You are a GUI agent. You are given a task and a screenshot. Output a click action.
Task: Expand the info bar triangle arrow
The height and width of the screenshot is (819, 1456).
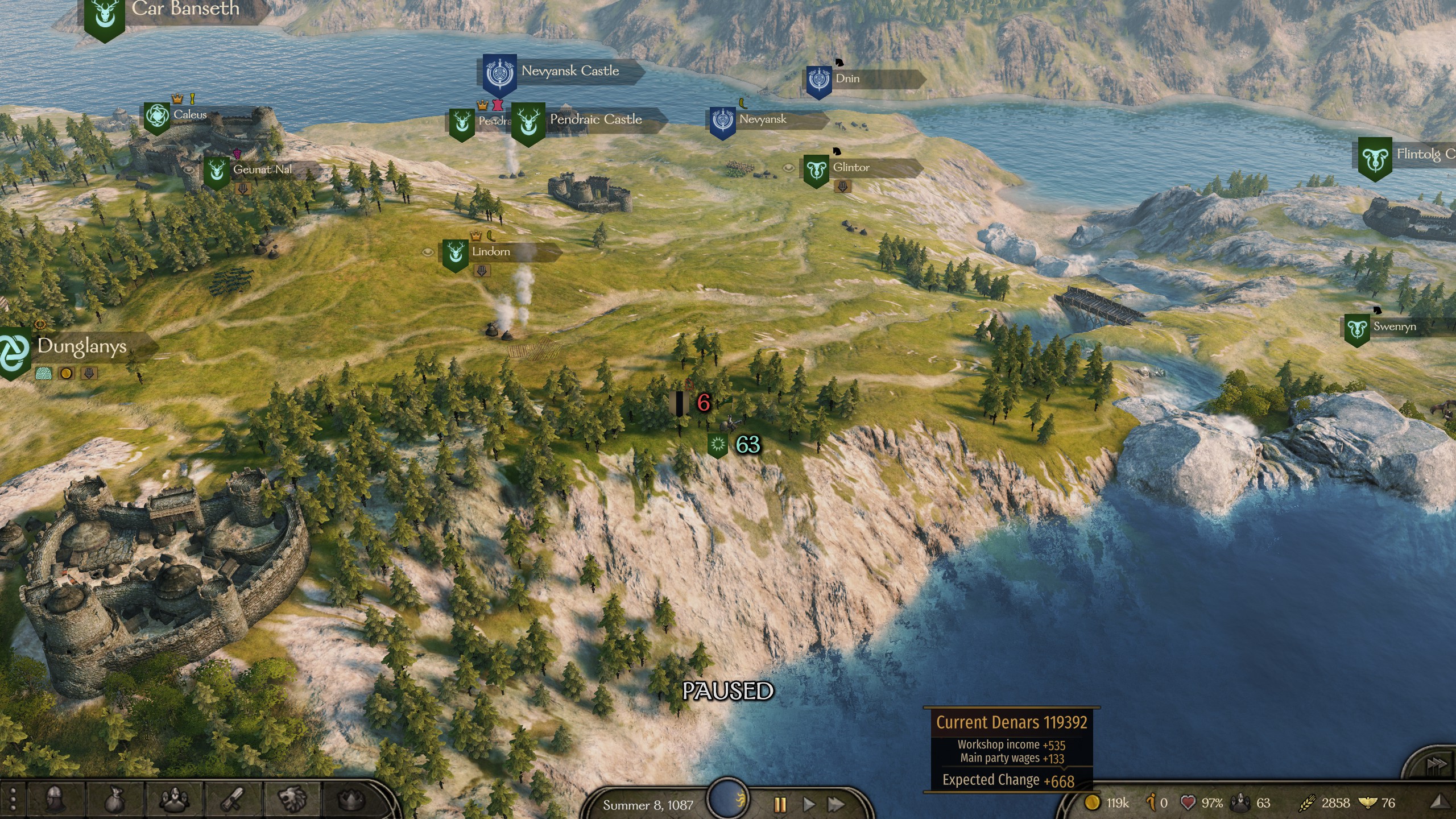pyautogui.click(x=1440, y=802)
